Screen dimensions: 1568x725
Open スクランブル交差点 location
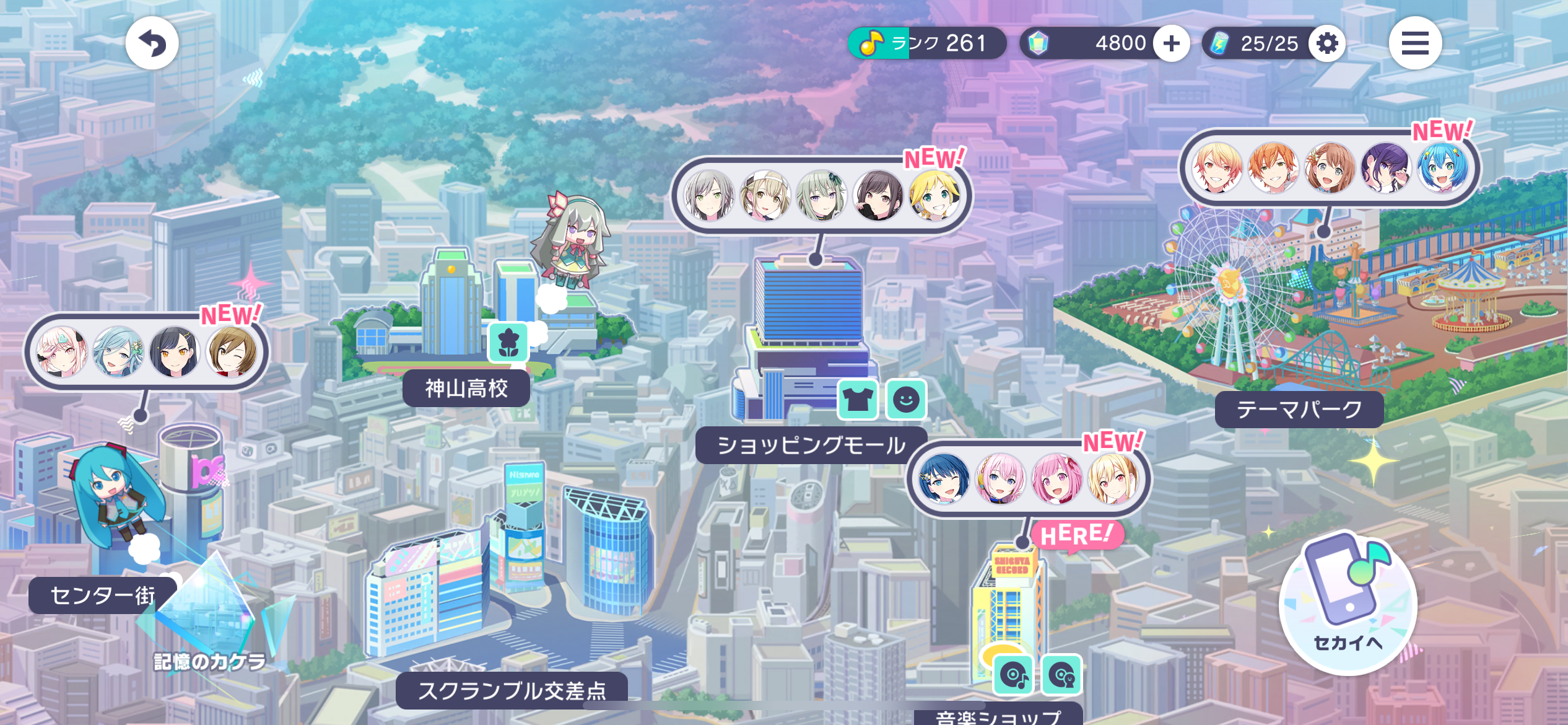(x=512, y=690)
